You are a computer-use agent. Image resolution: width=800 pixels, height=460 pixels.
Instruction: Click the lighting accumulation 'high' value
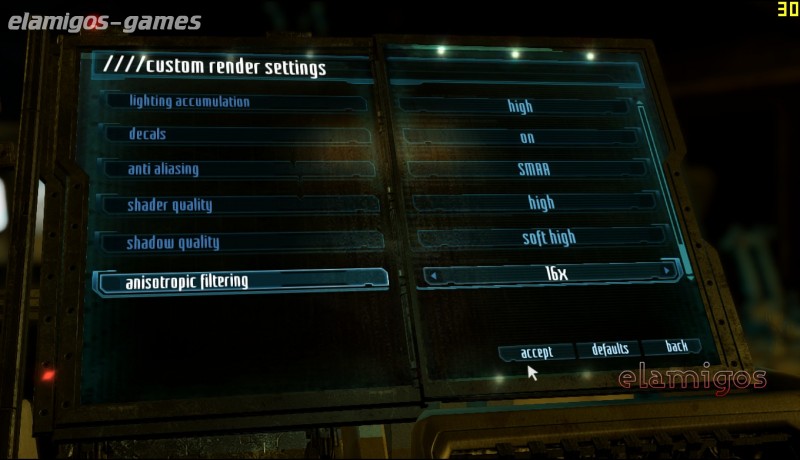point(520,106)
